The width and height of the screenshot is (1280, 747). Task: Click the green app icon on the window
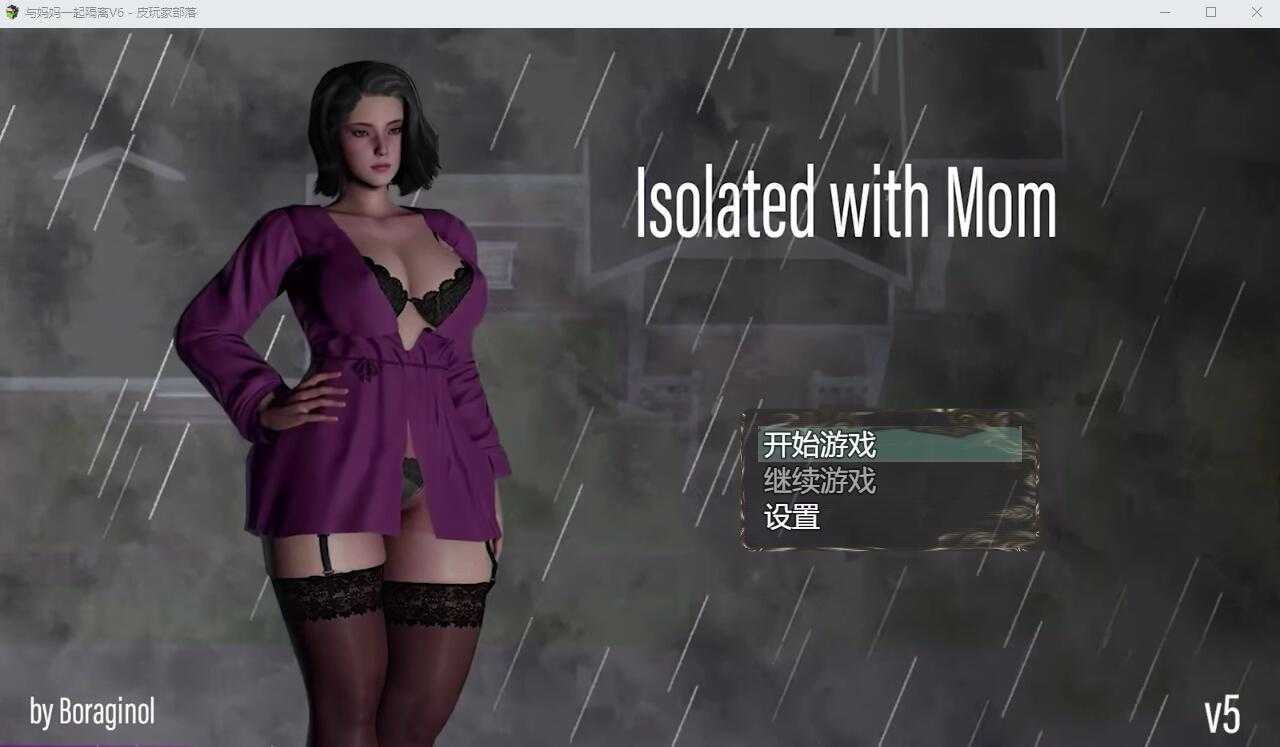tap(11, 12)
